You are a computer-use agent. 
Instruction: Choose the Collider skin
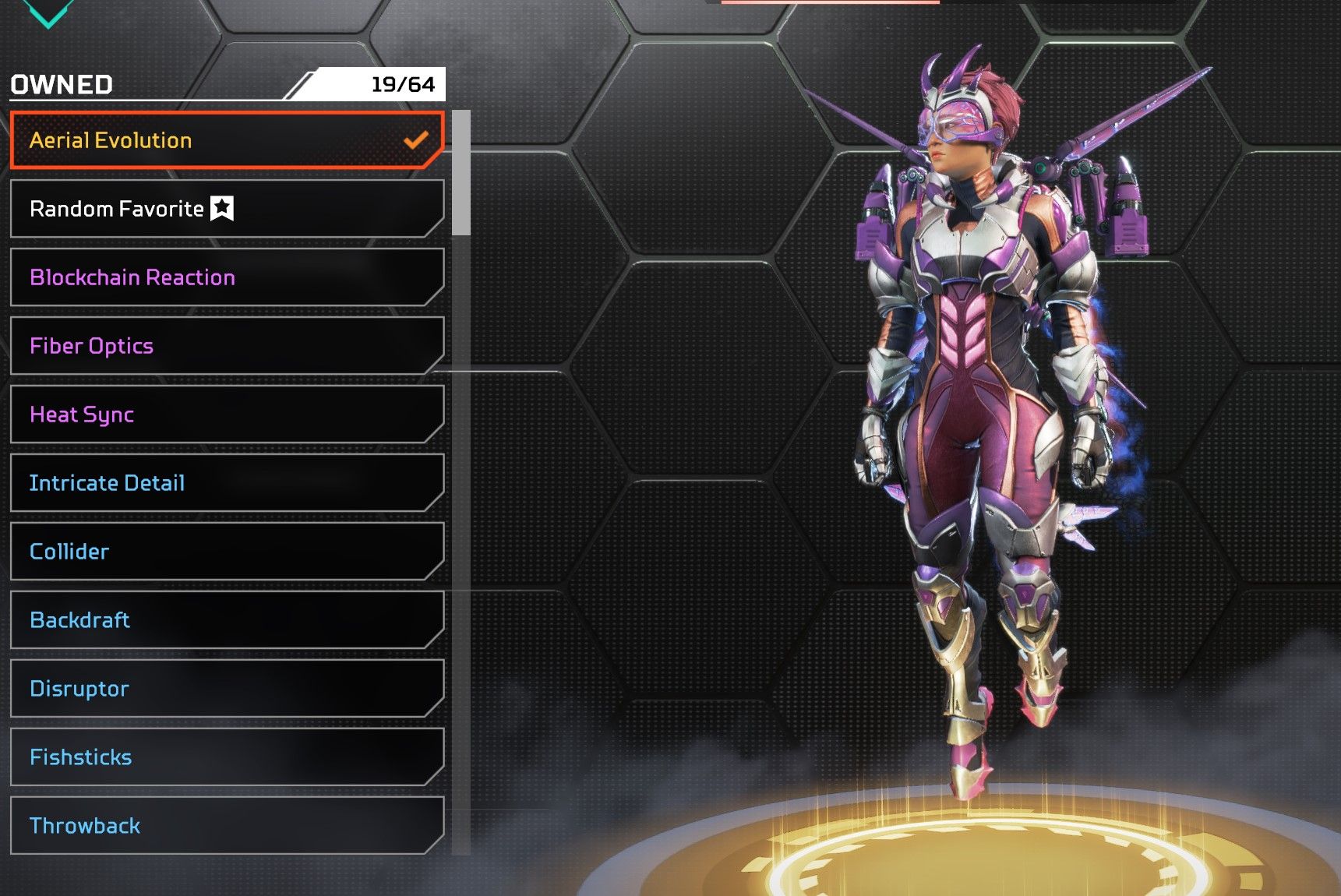(226, 552)
